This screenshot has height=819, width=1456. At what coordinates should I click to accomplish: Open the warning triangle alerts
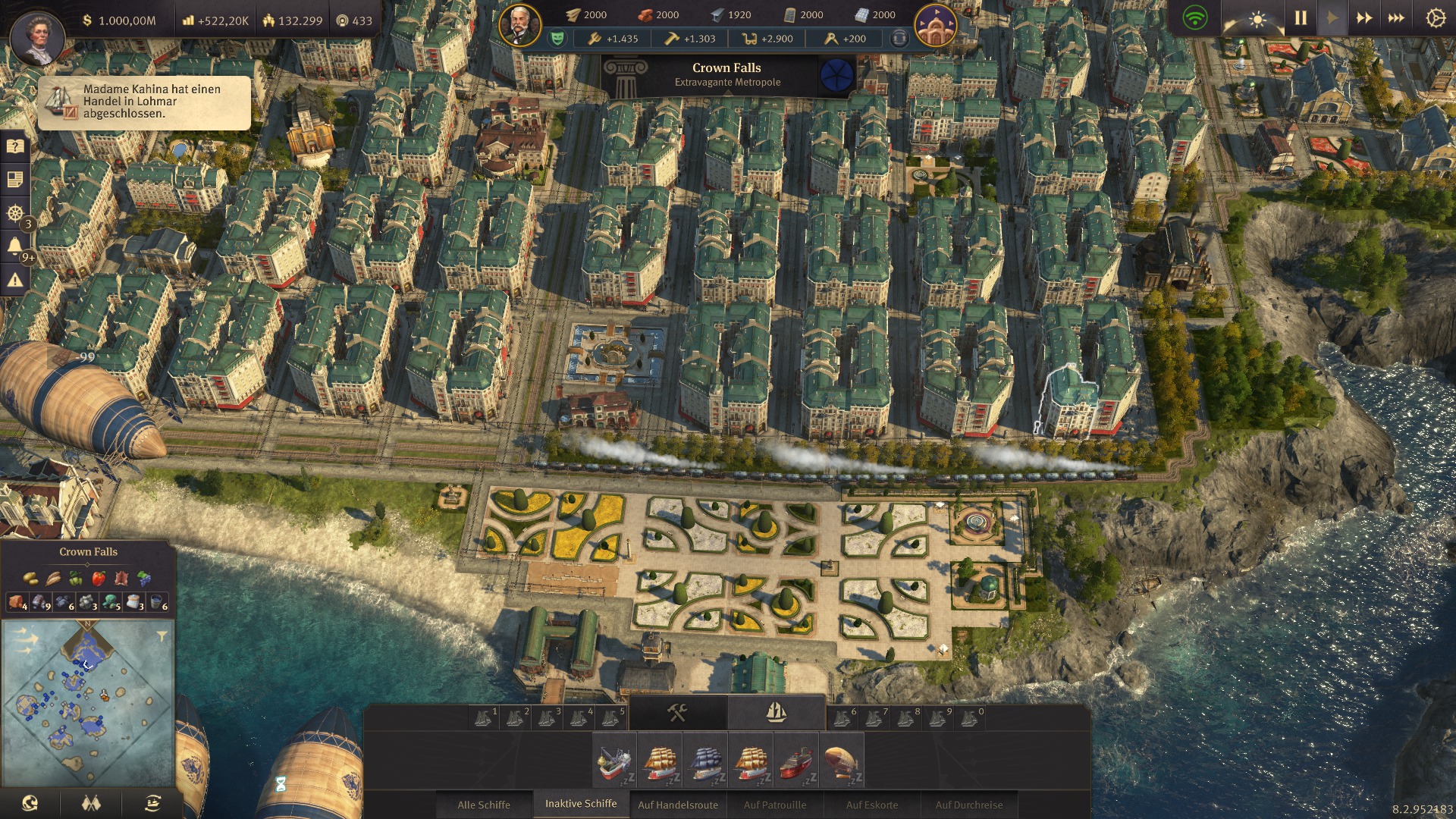(14, 281)
